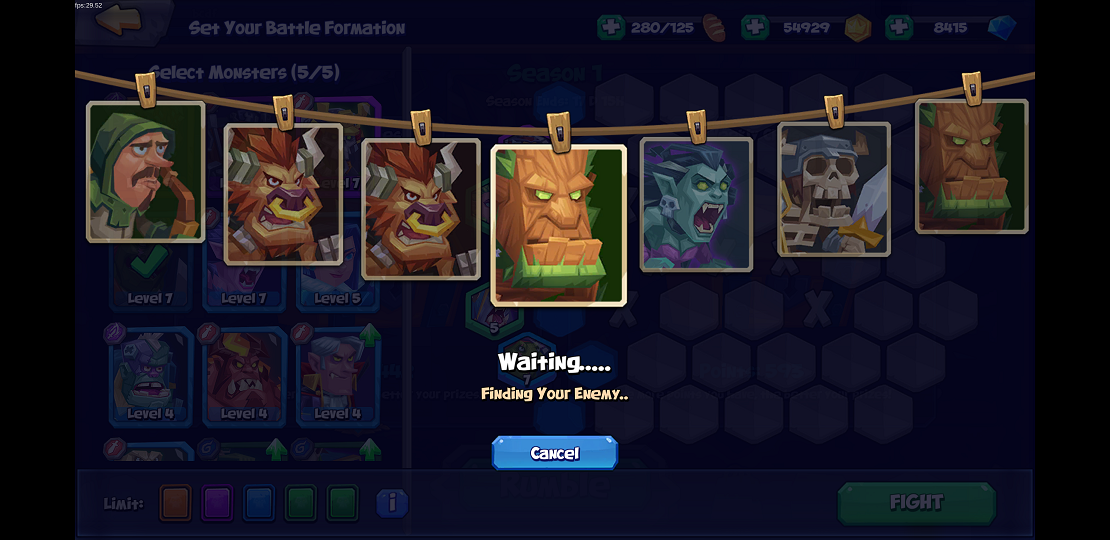Screen dimensions: 1110x540
Task: Add more bread with the plus button
Action: (x=610, y=27)
